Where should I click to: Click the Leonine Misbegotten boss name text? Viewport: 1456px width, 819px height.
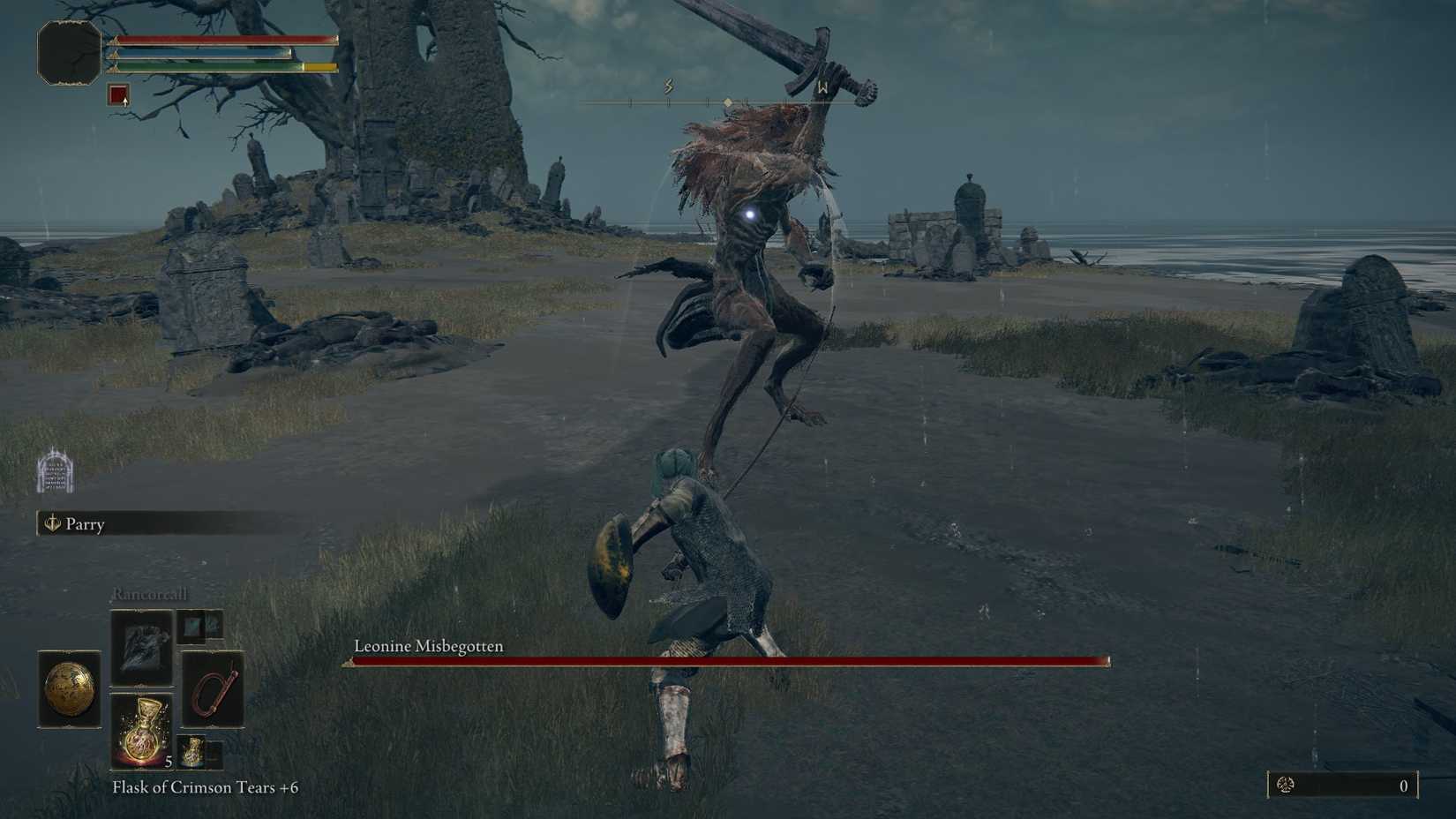tap(427, 646)
